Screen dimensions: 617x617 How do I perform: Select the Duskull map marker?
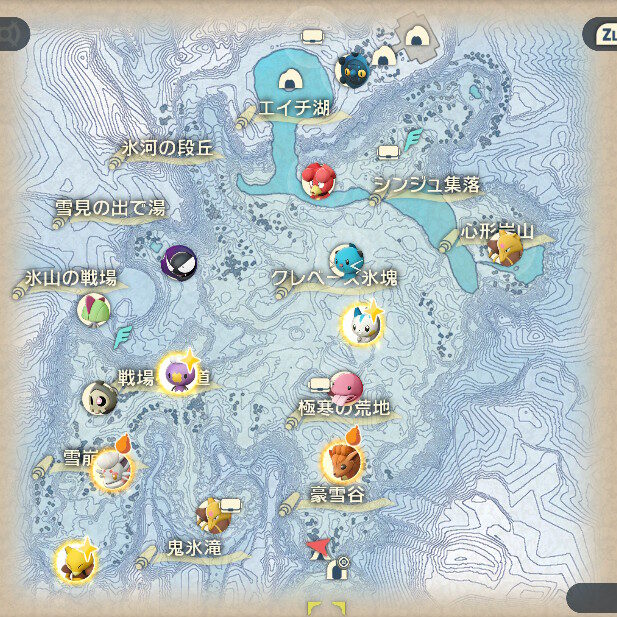[99, 398]
